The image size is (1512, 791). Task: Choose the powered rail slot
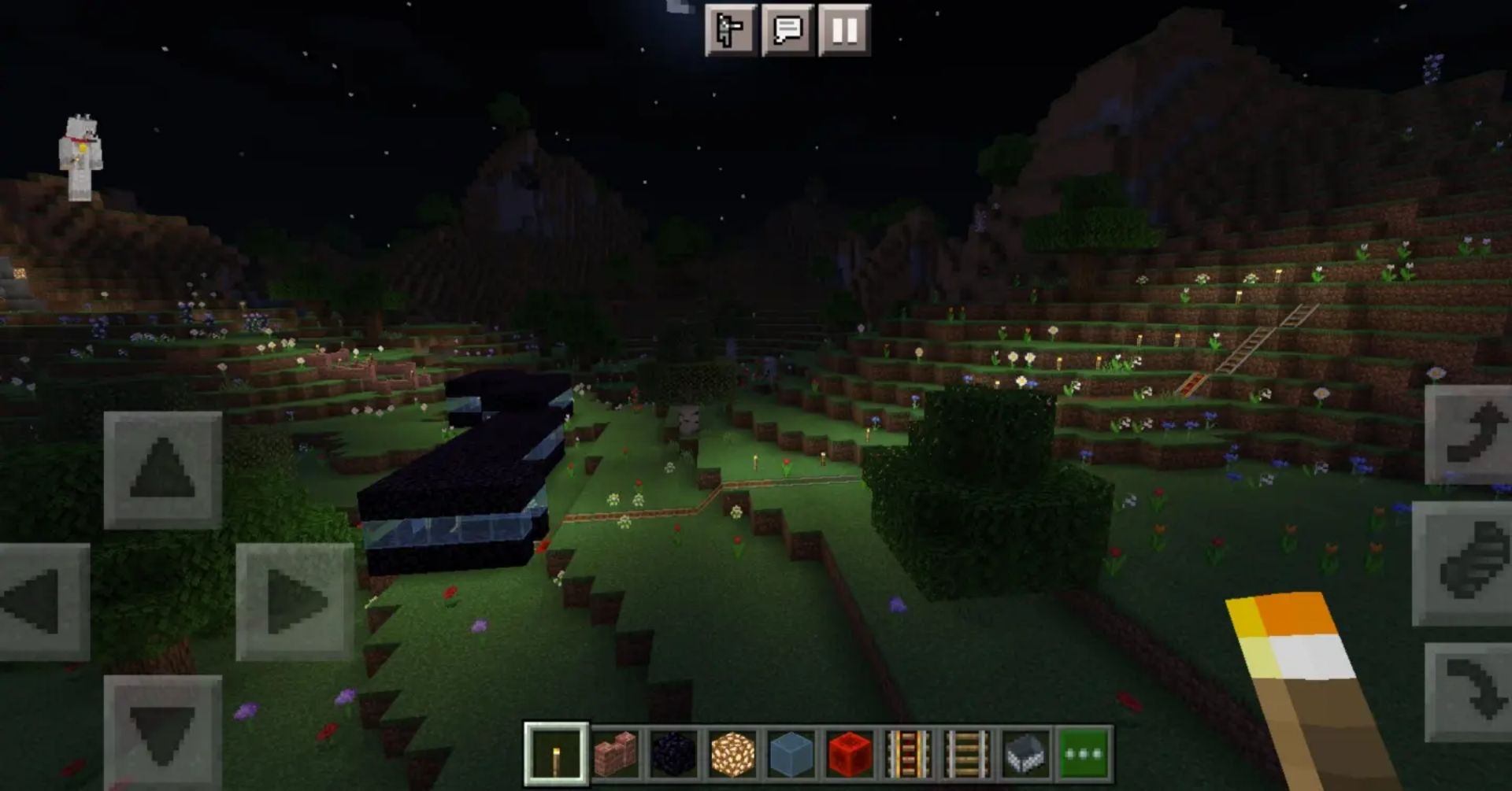click(x=908, y=754)
